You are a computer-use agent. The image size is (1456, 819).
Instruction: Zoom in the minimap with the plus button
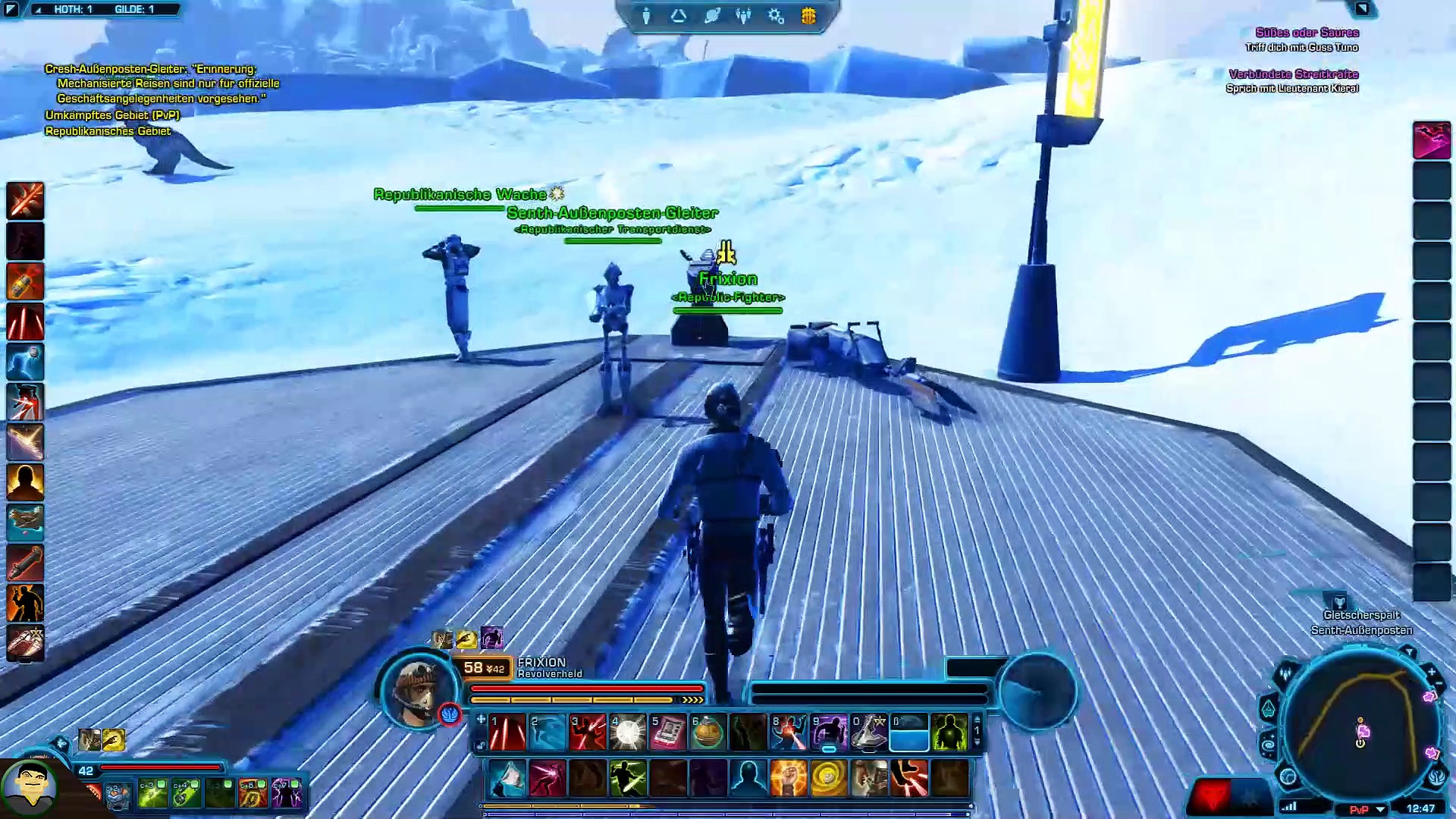pos(1431,672)
